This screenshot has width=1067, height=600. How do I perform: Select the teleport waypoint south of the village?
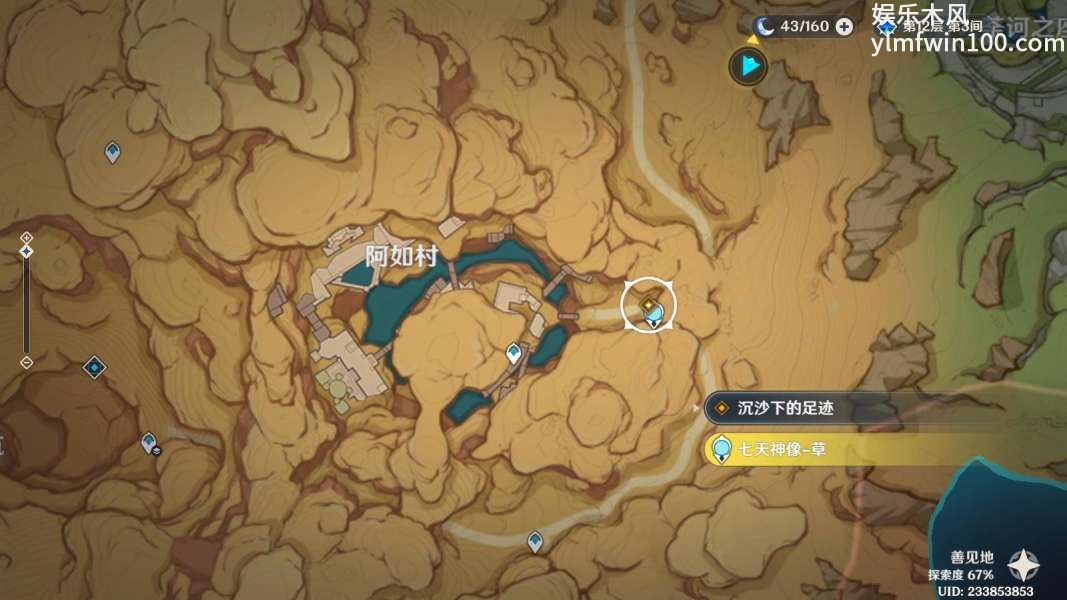coord(536,541)
